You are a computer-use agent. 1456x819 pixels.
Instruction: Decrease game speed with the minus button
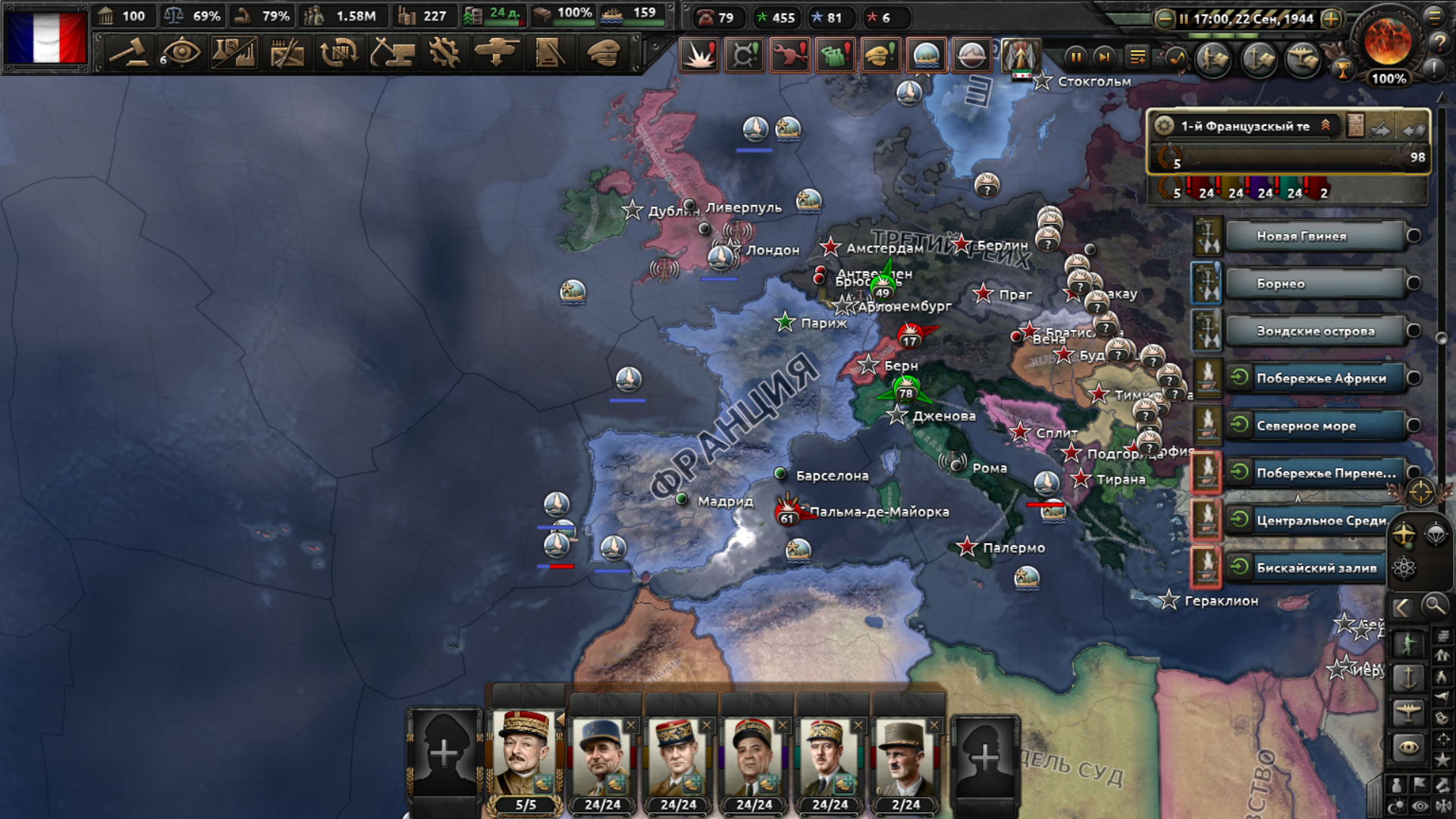pos(1164,19)
